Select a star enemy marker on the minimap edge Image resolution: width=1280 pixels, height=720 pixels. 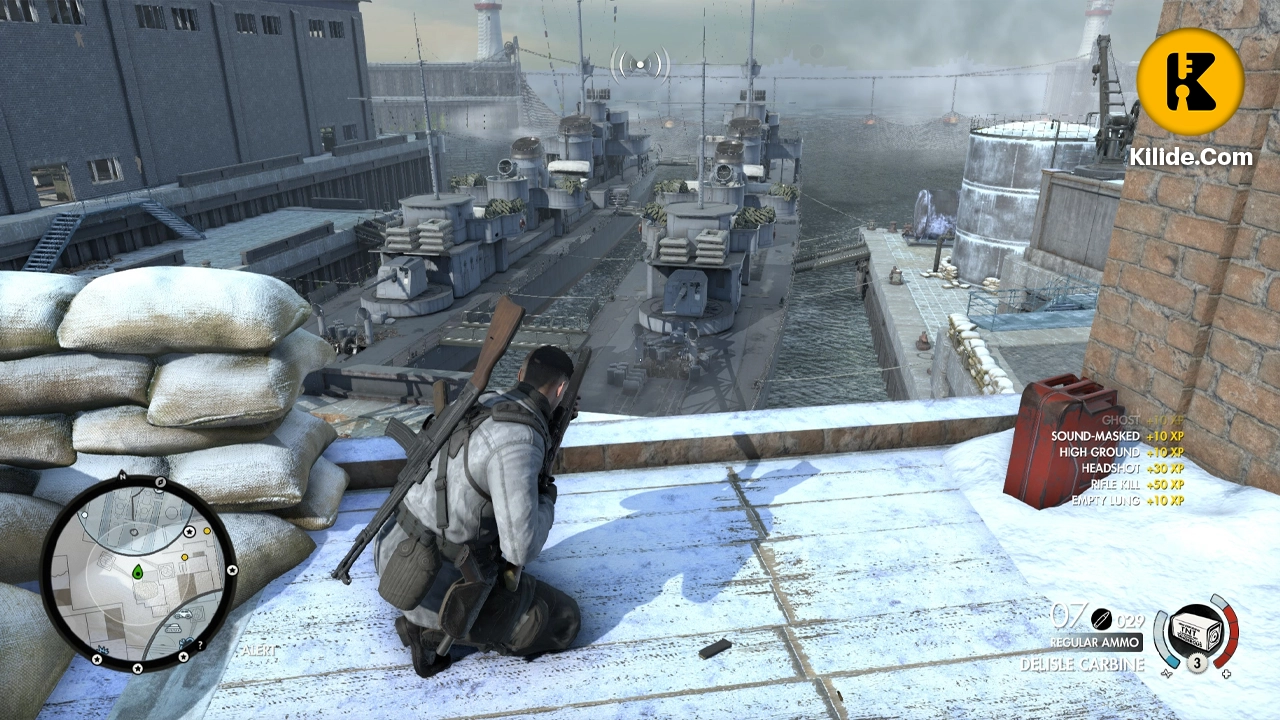click(x=189, y=532)
